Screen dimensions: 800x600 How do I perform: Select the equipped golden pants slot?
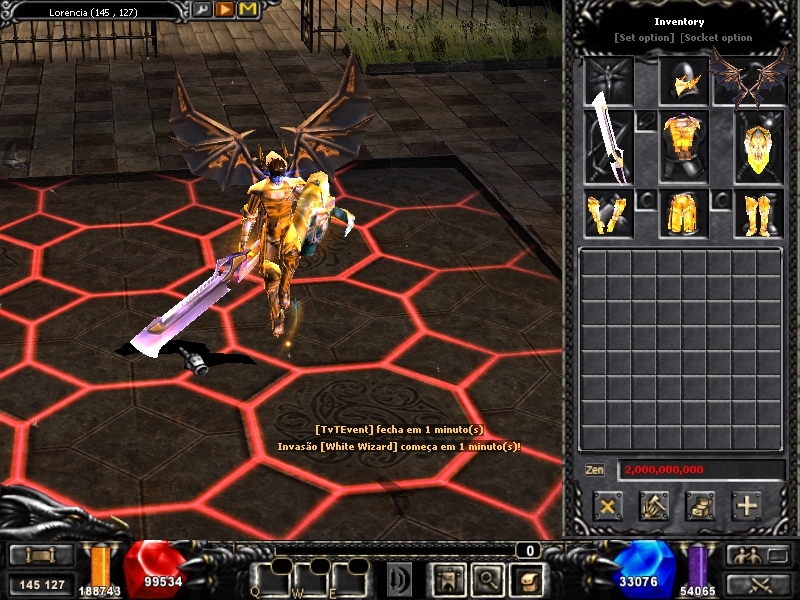(x=684, y=214)
